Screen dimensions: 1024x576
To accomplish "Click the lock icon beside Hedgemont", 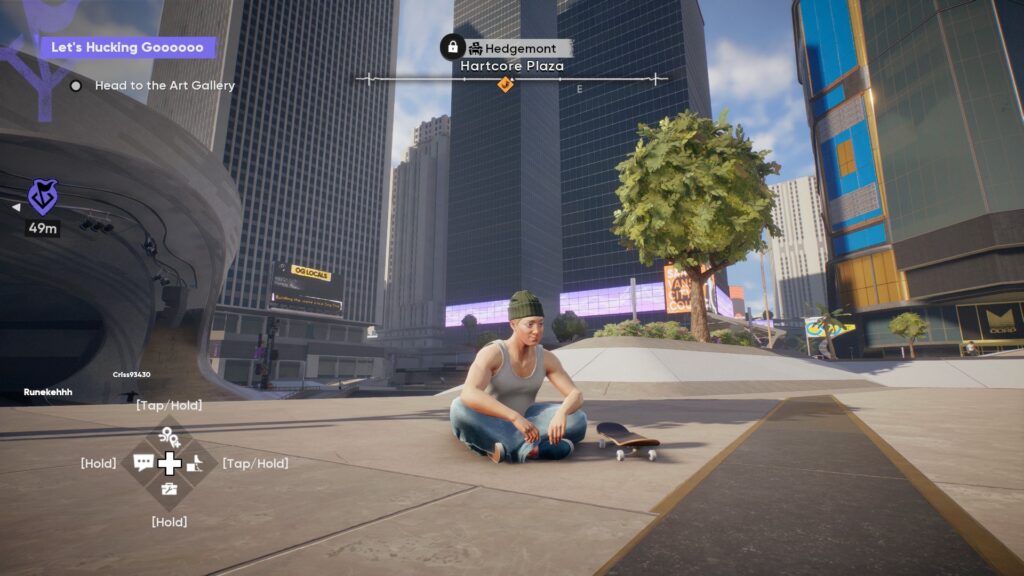I will coord(452,47).
